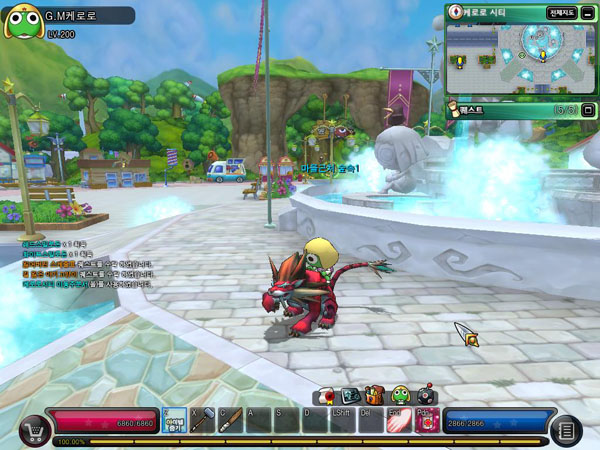This screenshot has width=600, height=450.
Task: Use the red item in PgDn slot
Action: pos(427,420)
